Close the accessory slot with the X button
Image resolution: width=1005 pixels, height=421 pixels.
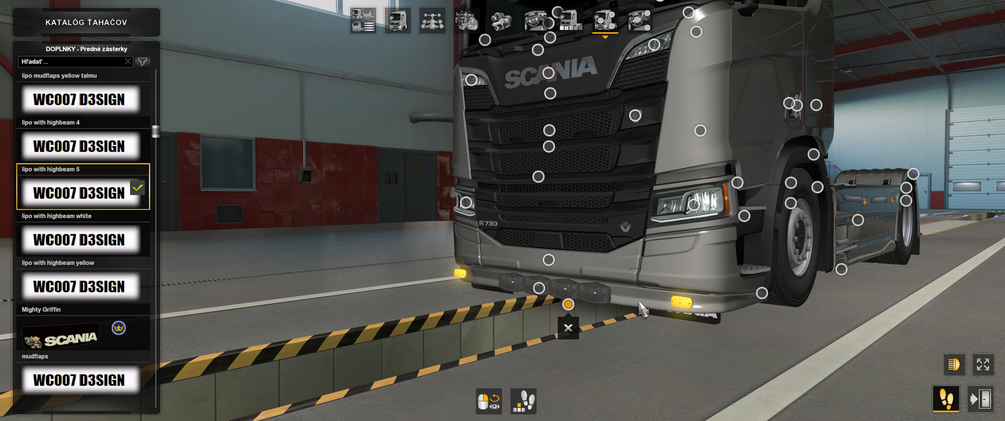tap(568, 328)
